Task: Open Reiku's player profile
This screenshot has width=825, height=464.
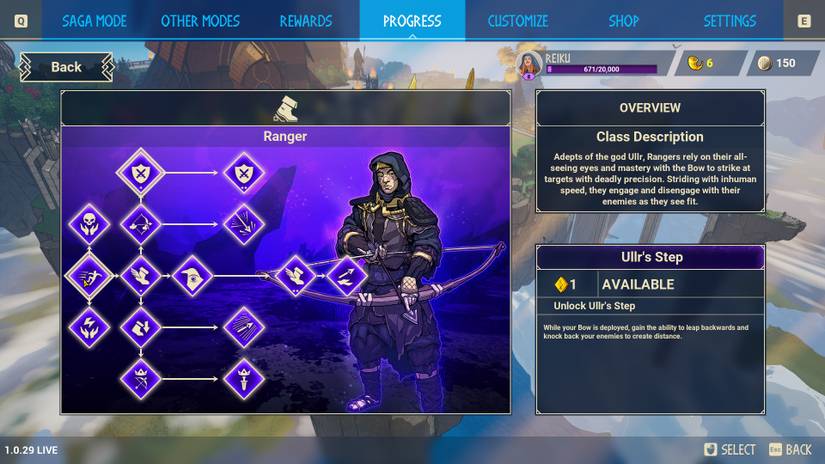Action: coord(529,63)
